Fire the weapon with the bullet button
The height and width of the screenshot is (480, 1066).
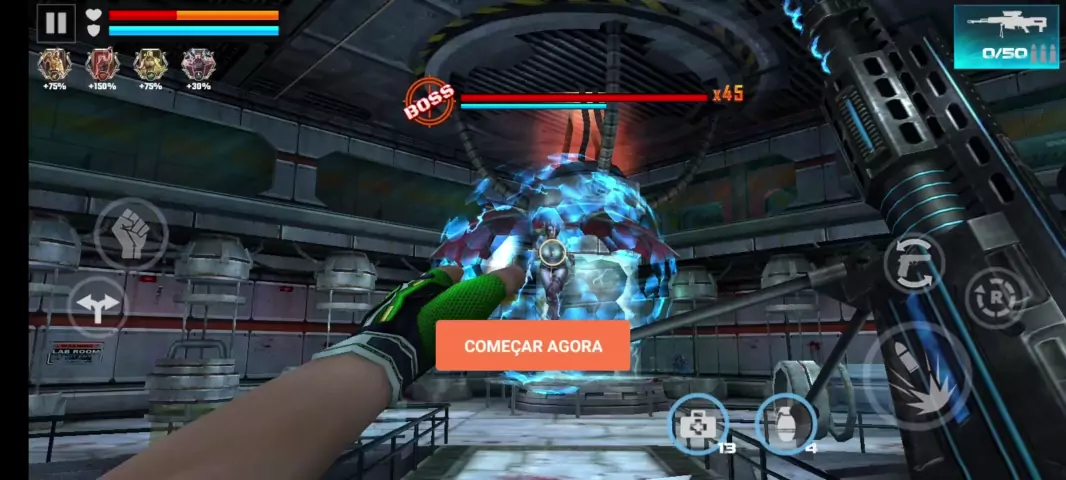tap(919, 377)
